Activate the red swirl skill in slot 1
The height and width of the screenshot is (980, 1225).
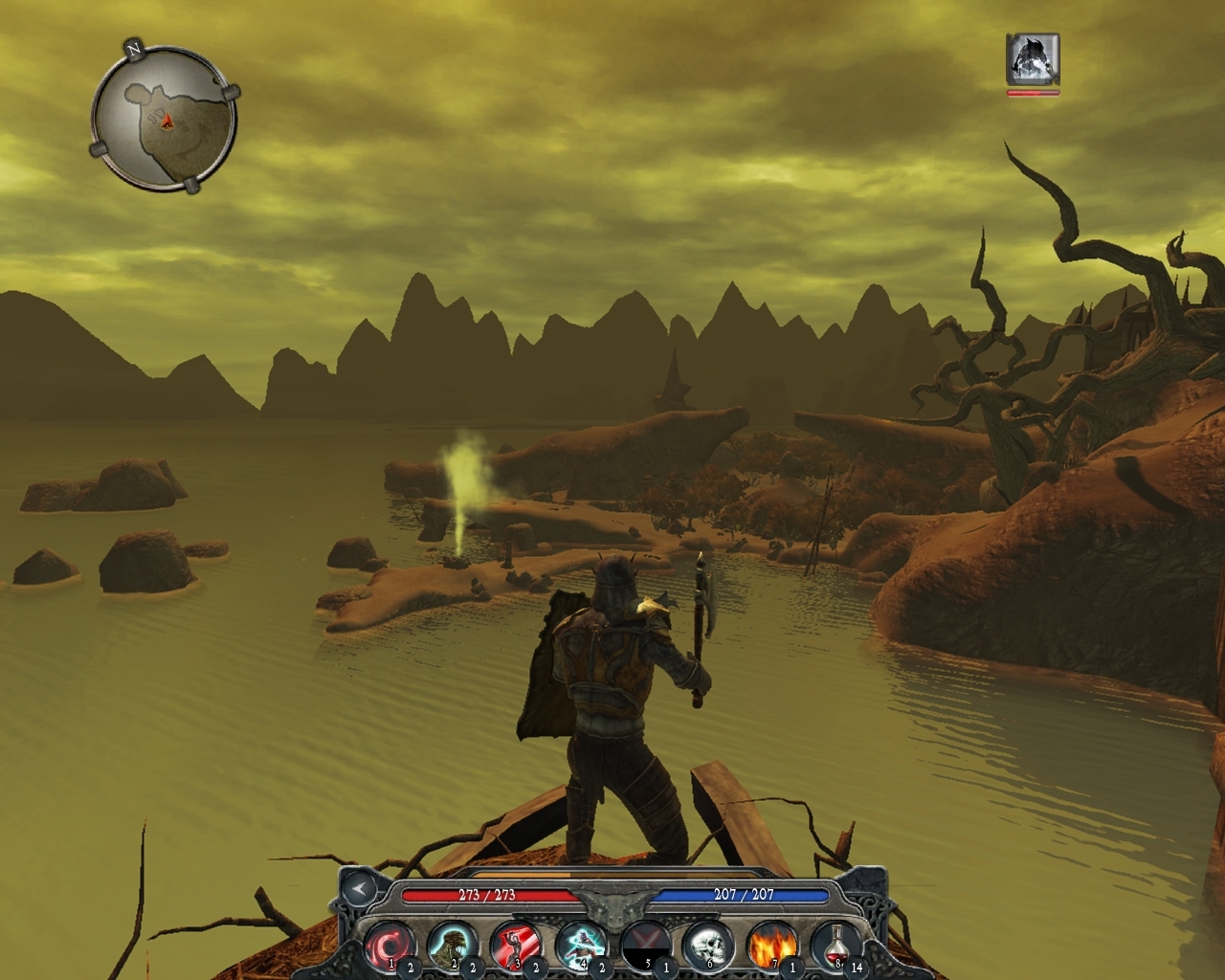(x=389, y=944)
